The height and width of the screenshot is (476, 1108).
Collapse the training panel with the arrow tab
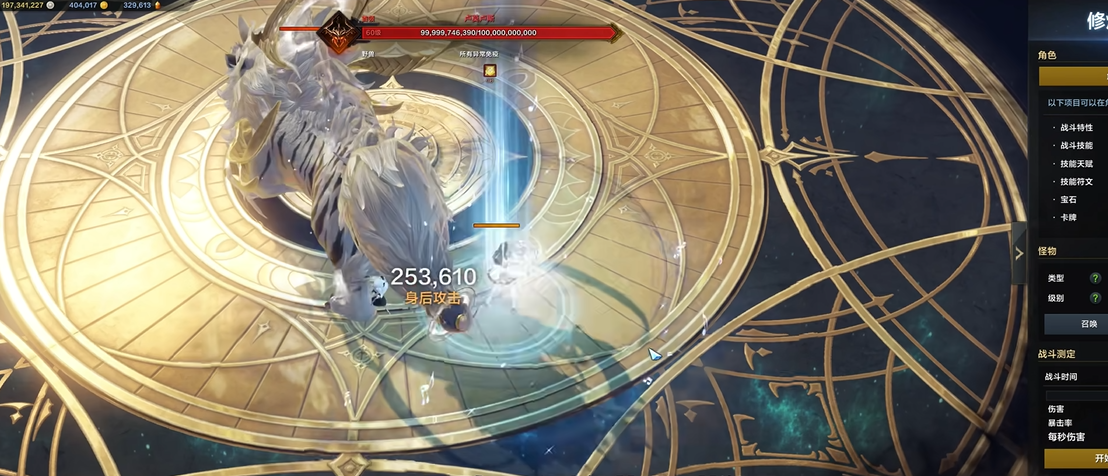click(x=1019, y=253)
